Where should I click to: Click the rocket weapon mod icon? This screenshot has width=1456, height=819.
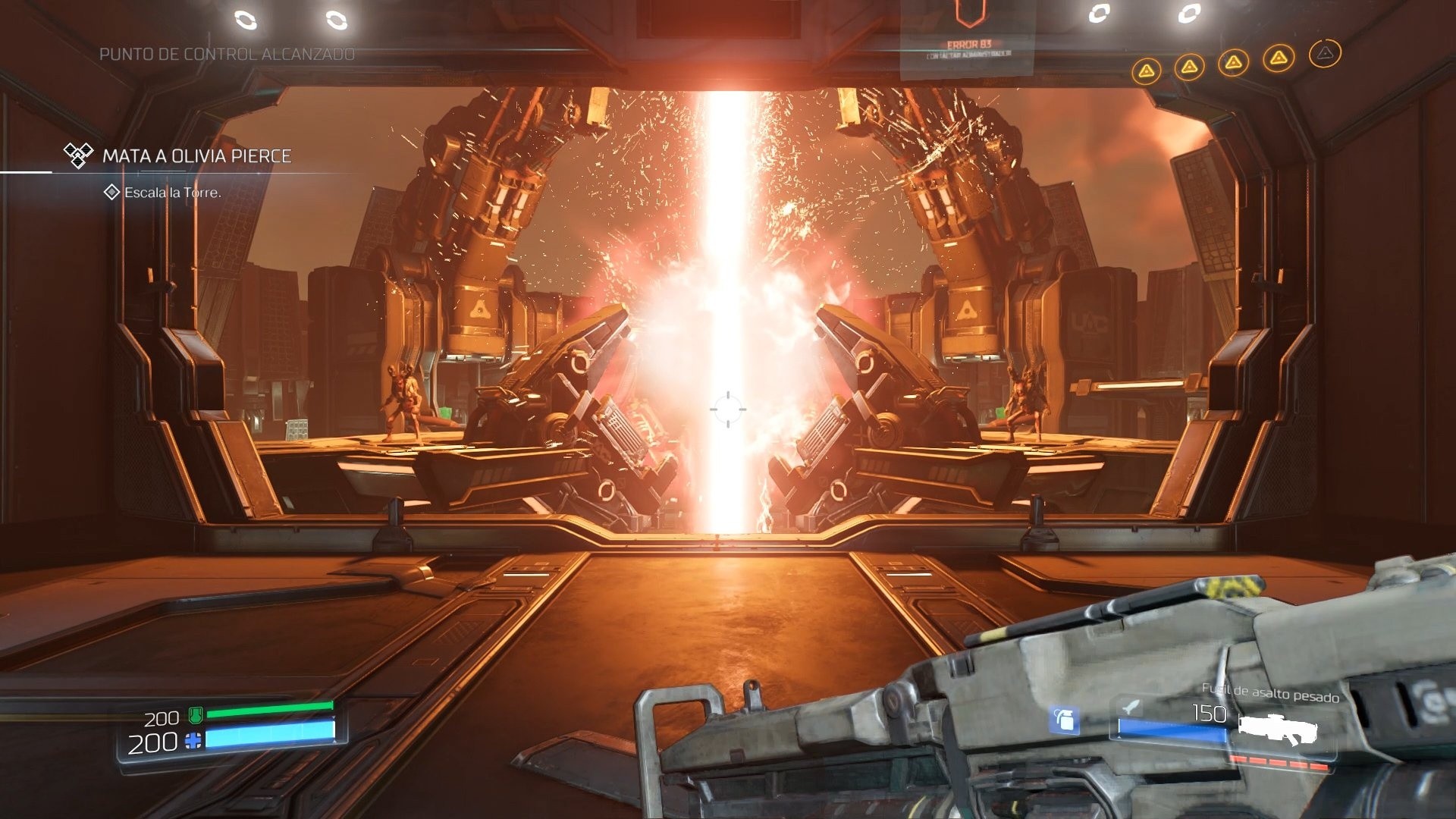[x=1130, y=708]
